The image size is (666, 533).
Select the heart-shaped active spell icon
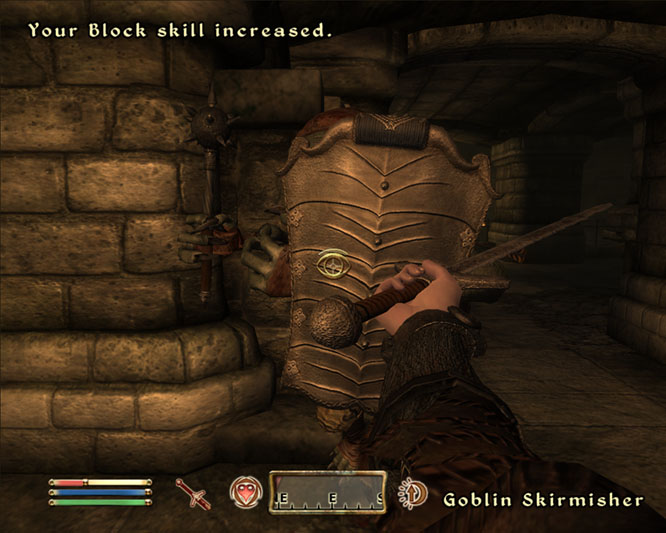pyautogui.click(x=244, y=492)
